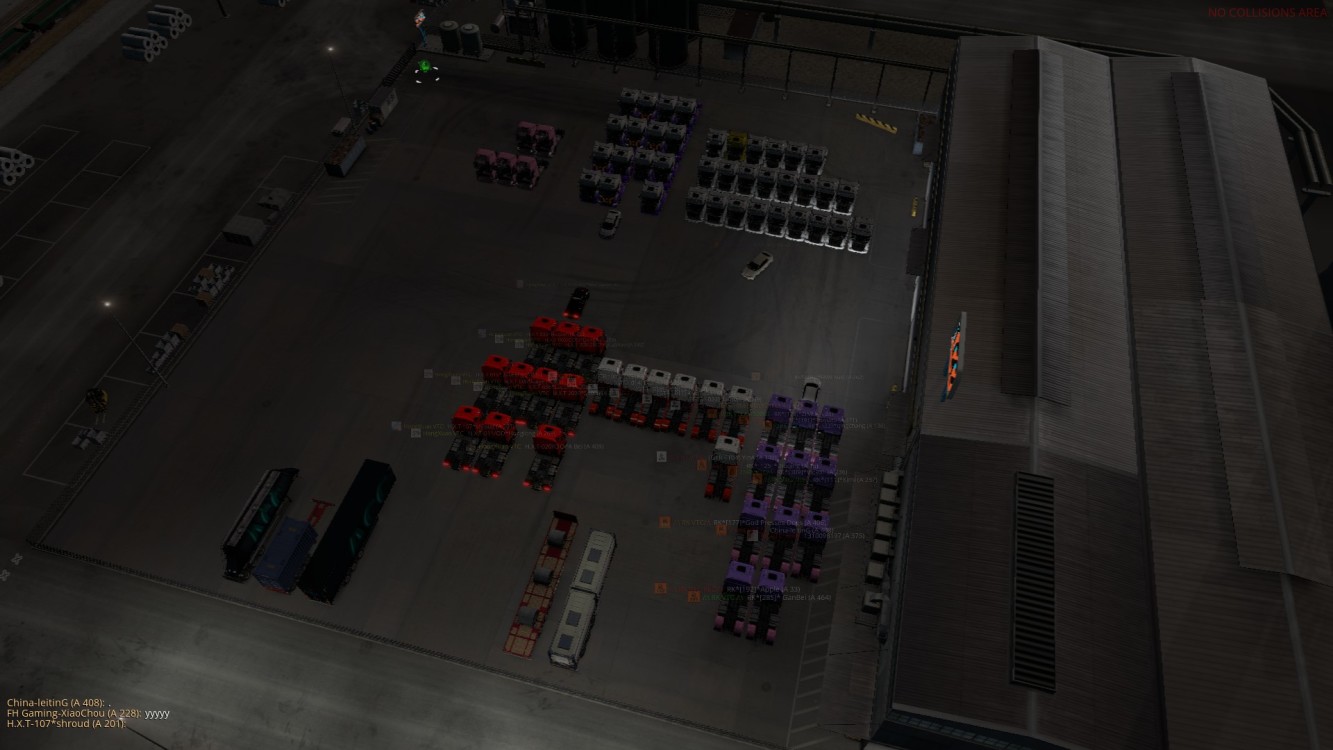
Task: Select the H.X.T-107*shroud chat entry
Action: (x=66, y=723)
